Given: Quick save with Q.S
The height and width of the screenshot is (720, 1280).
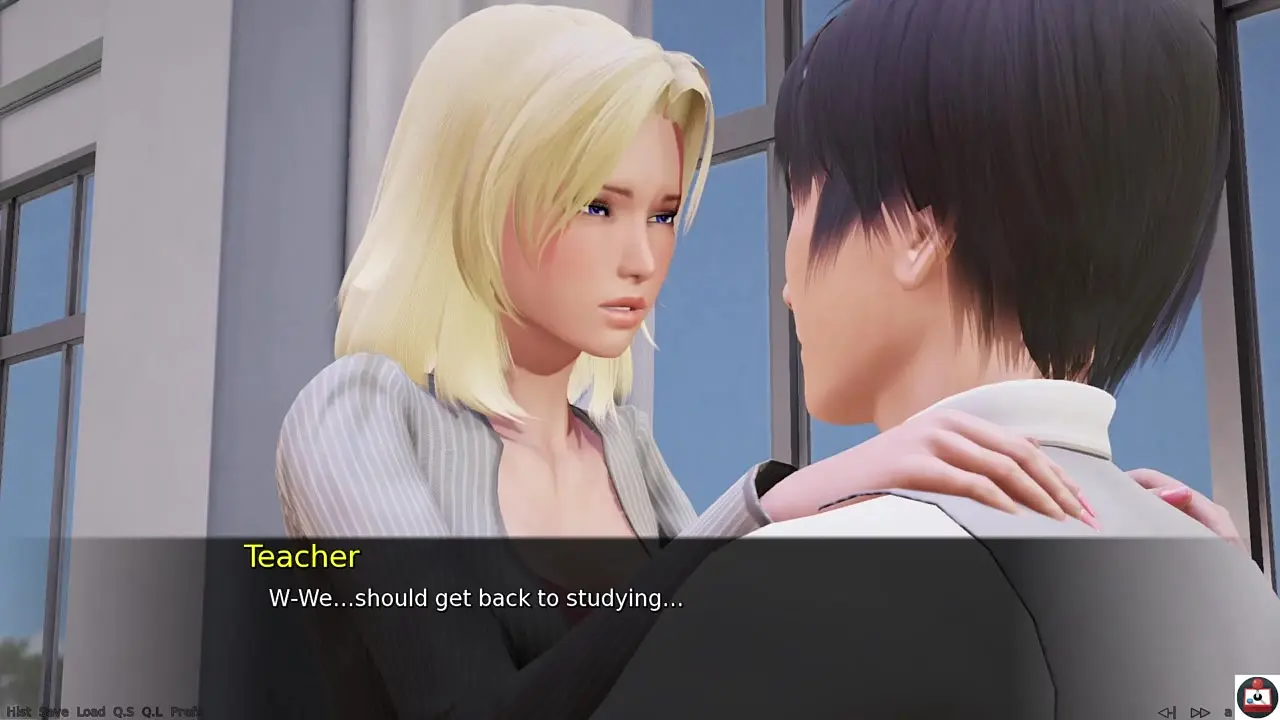Looking at the screenshot, I should pos(123,711).
